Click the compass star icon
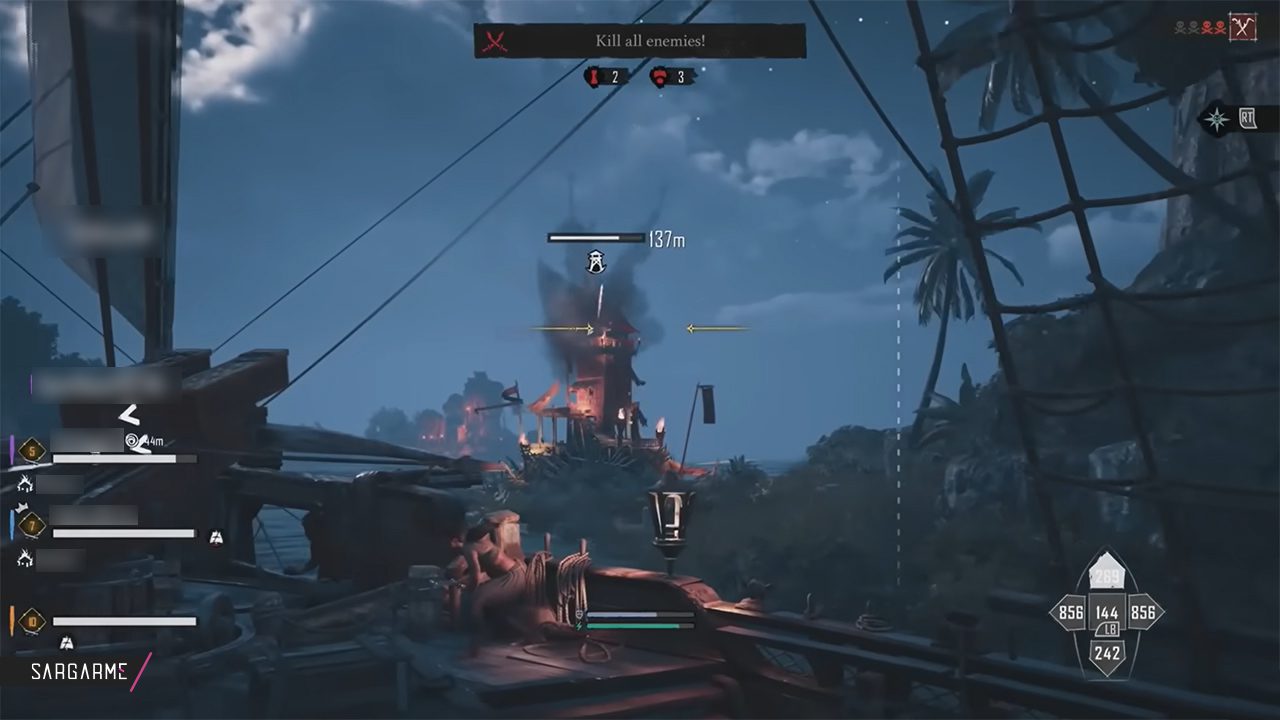 point(1216,119)
